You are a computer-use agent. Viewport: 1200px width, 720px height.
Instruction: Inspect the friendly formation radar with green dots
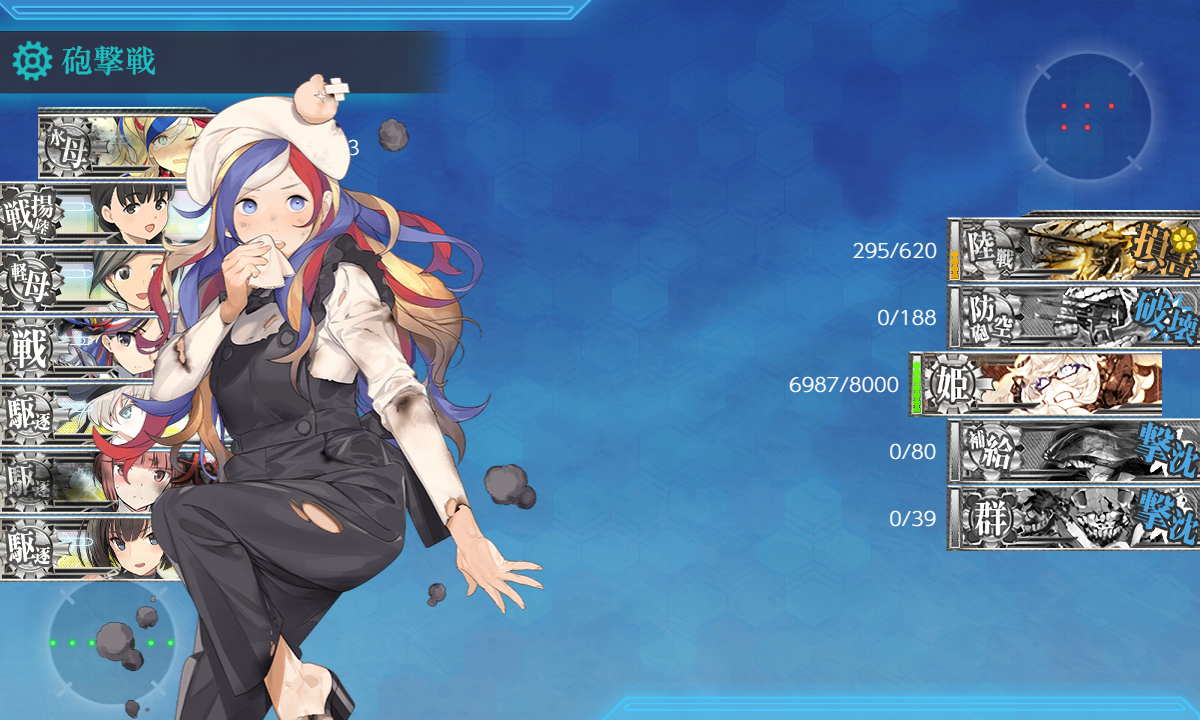point(111,642)
